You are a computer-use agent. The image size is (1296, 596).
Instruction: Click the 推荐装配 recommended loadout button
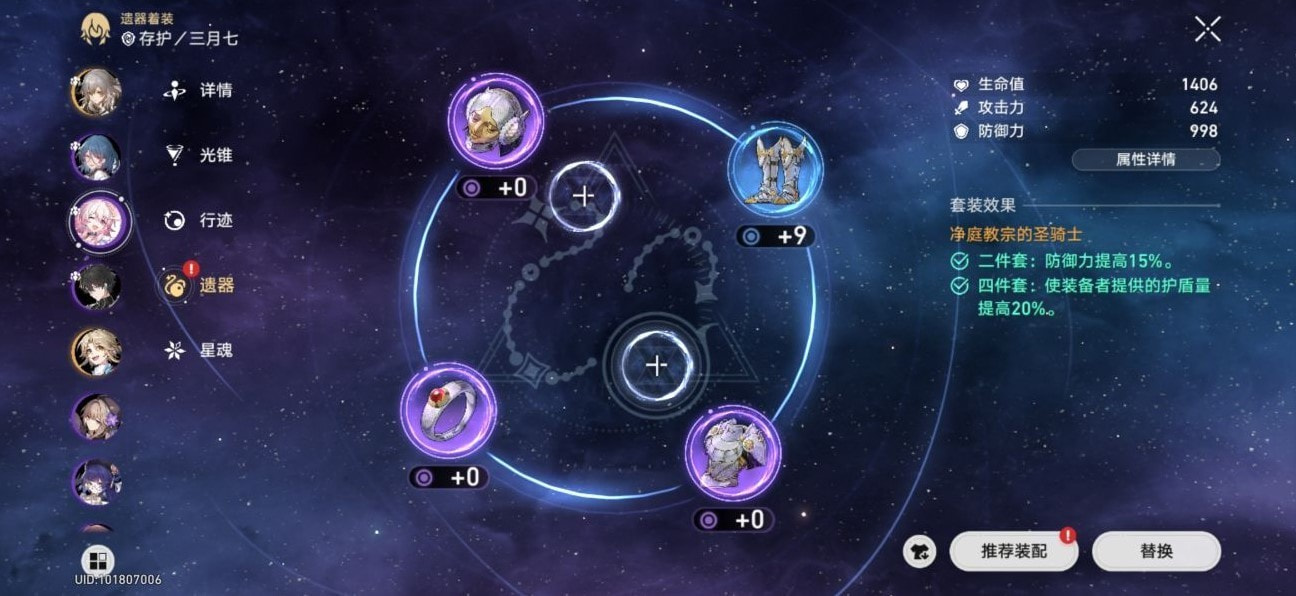(x=1013, y=551)
